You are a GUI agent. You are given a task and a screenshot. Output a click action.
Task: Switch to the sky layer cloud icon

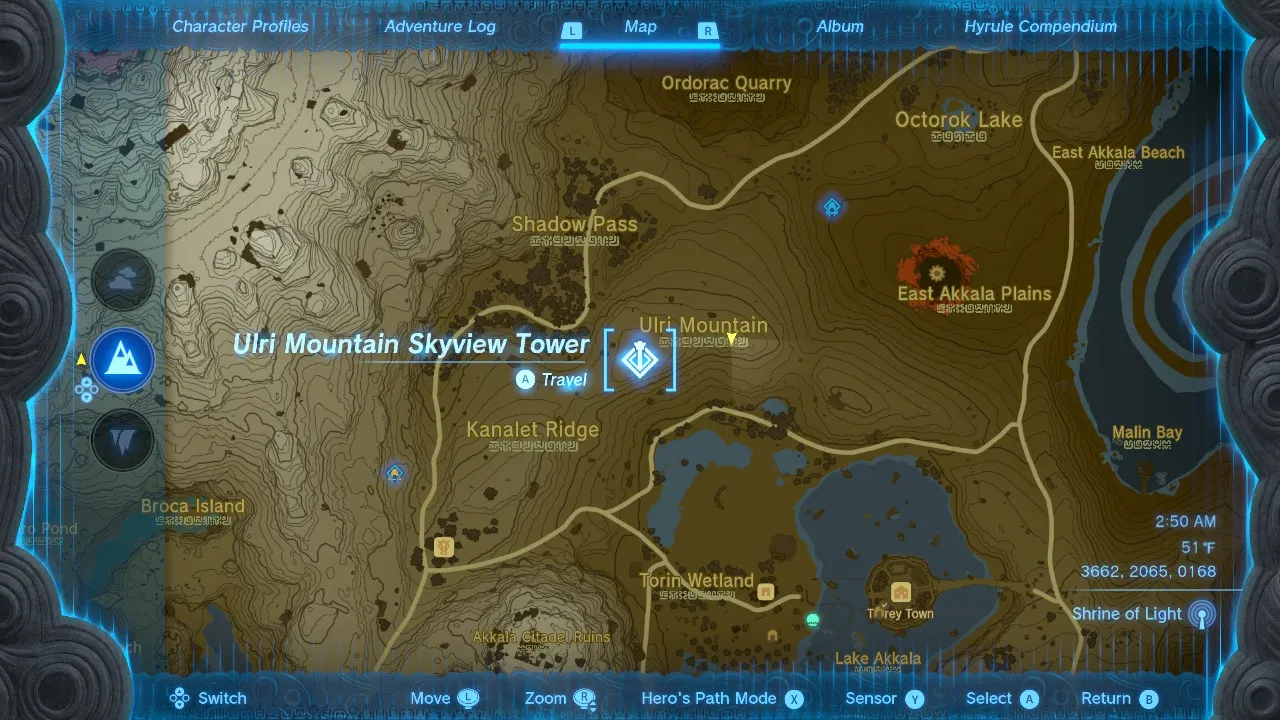pyautogui.click(x=123, y=281)
